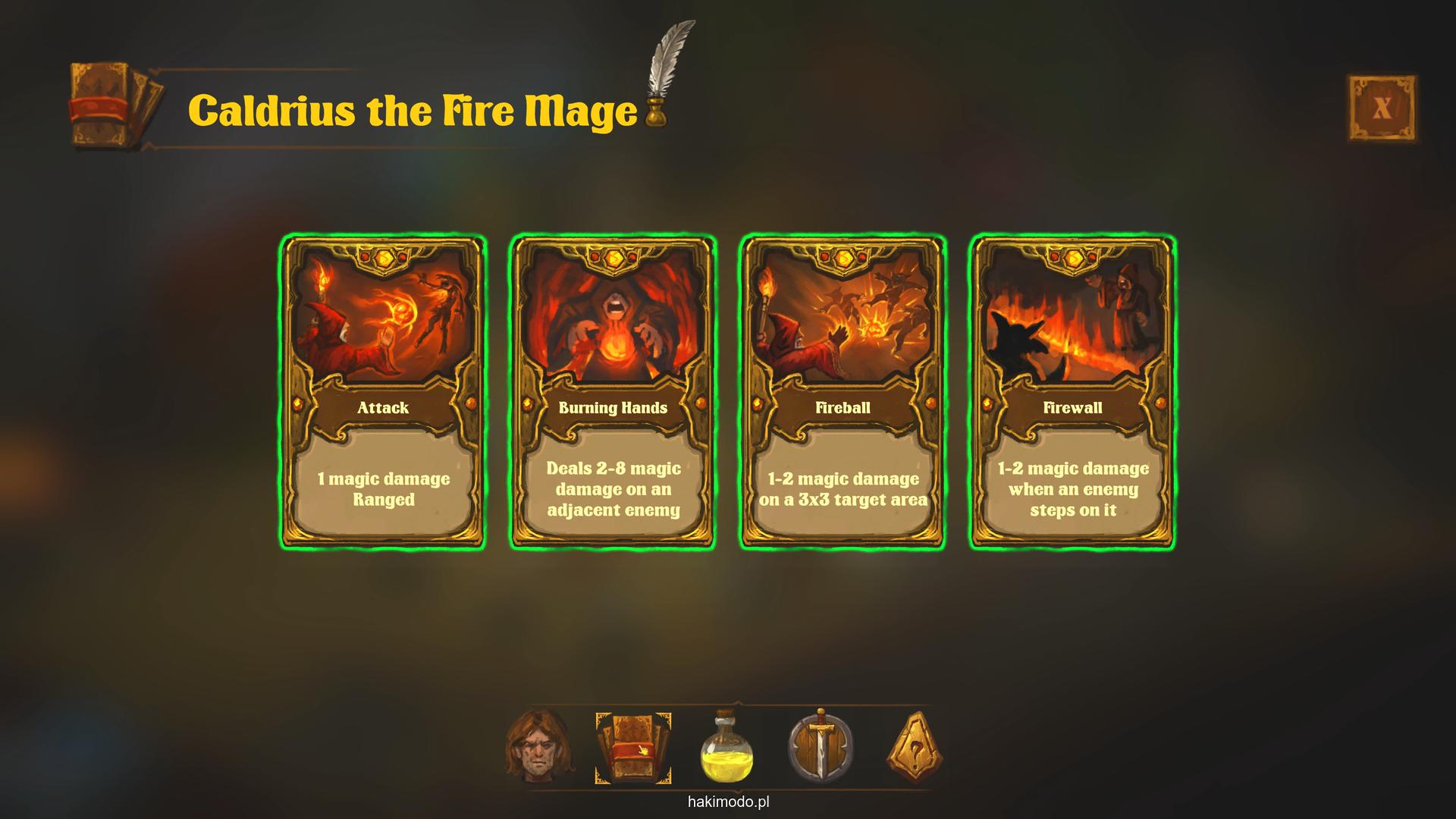Open the character portrait tab

[539, 747]
